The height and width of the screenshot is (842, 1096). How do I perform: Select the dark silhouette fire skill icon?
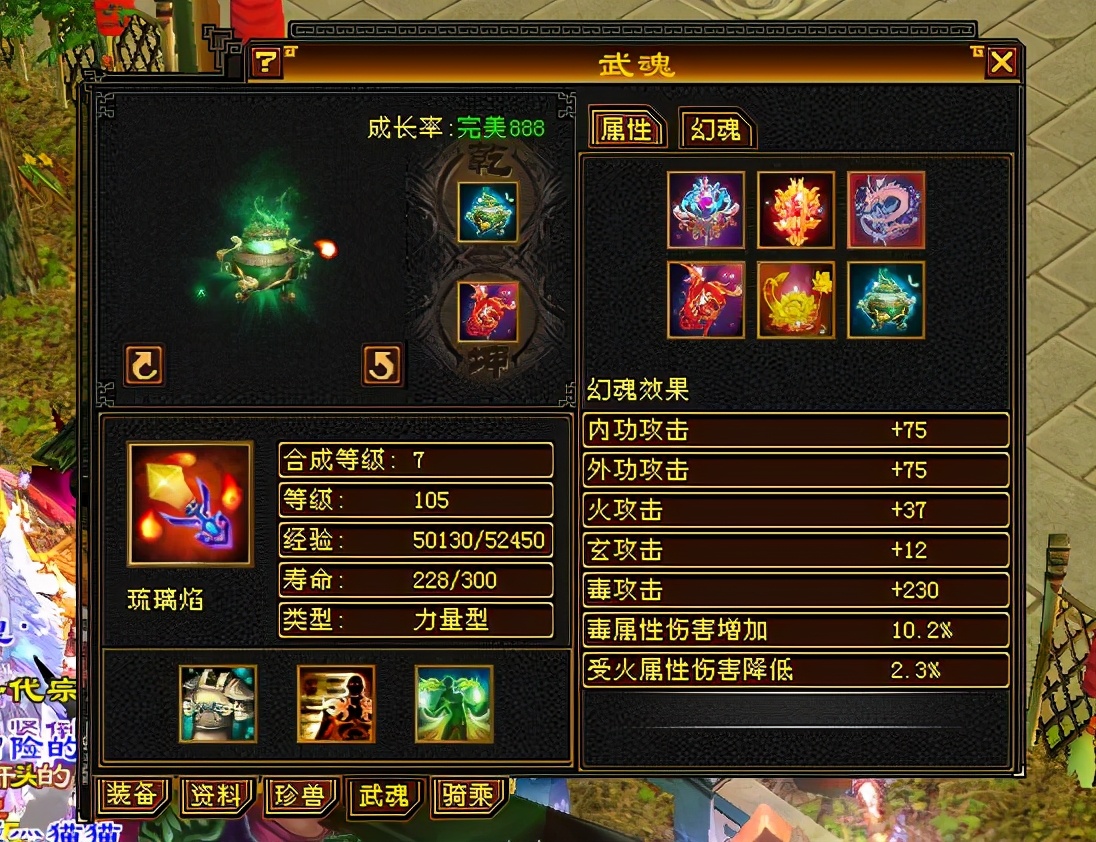point(336,704)
